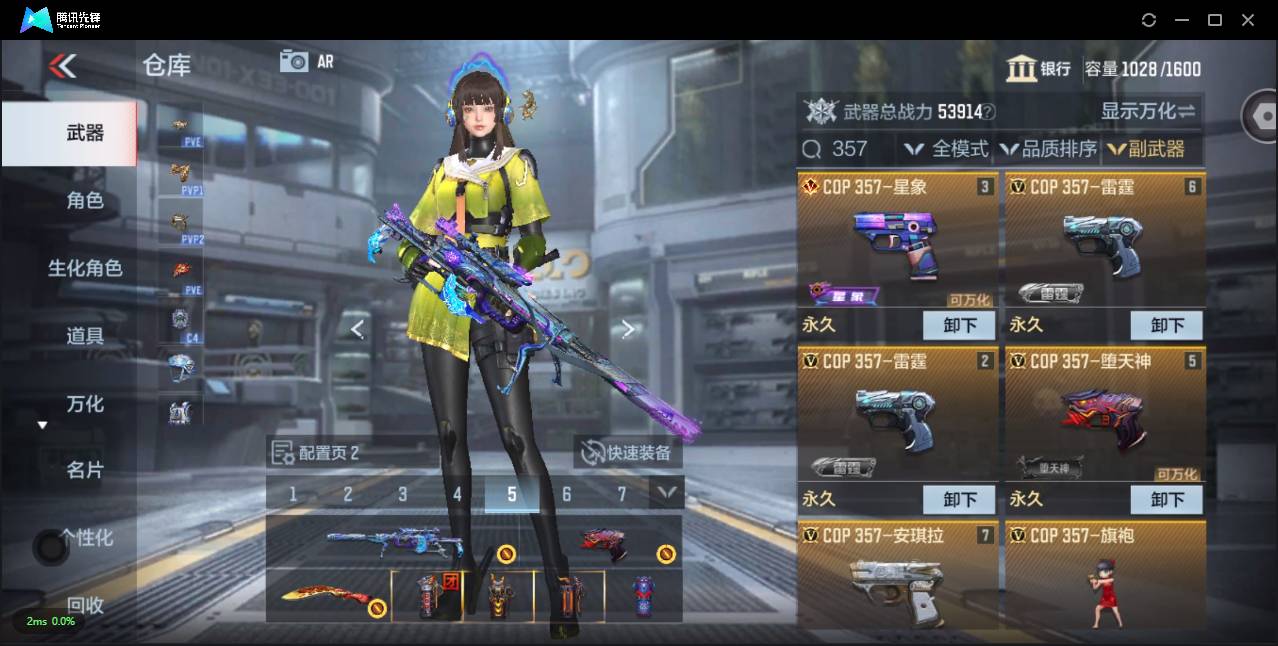Screen dimensions: 1278x646
Task: Switch to the 角色 tab
Action: pyautogui.click(x=85, y=200)
